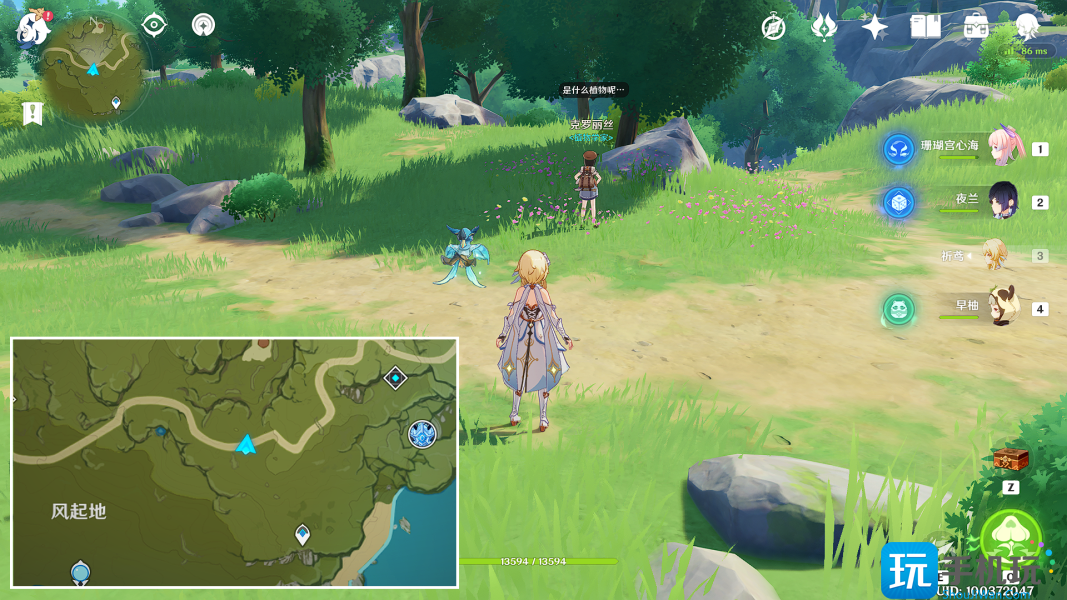
Task: Open the compass icon in top bar
Action: (x=773, y=27)
